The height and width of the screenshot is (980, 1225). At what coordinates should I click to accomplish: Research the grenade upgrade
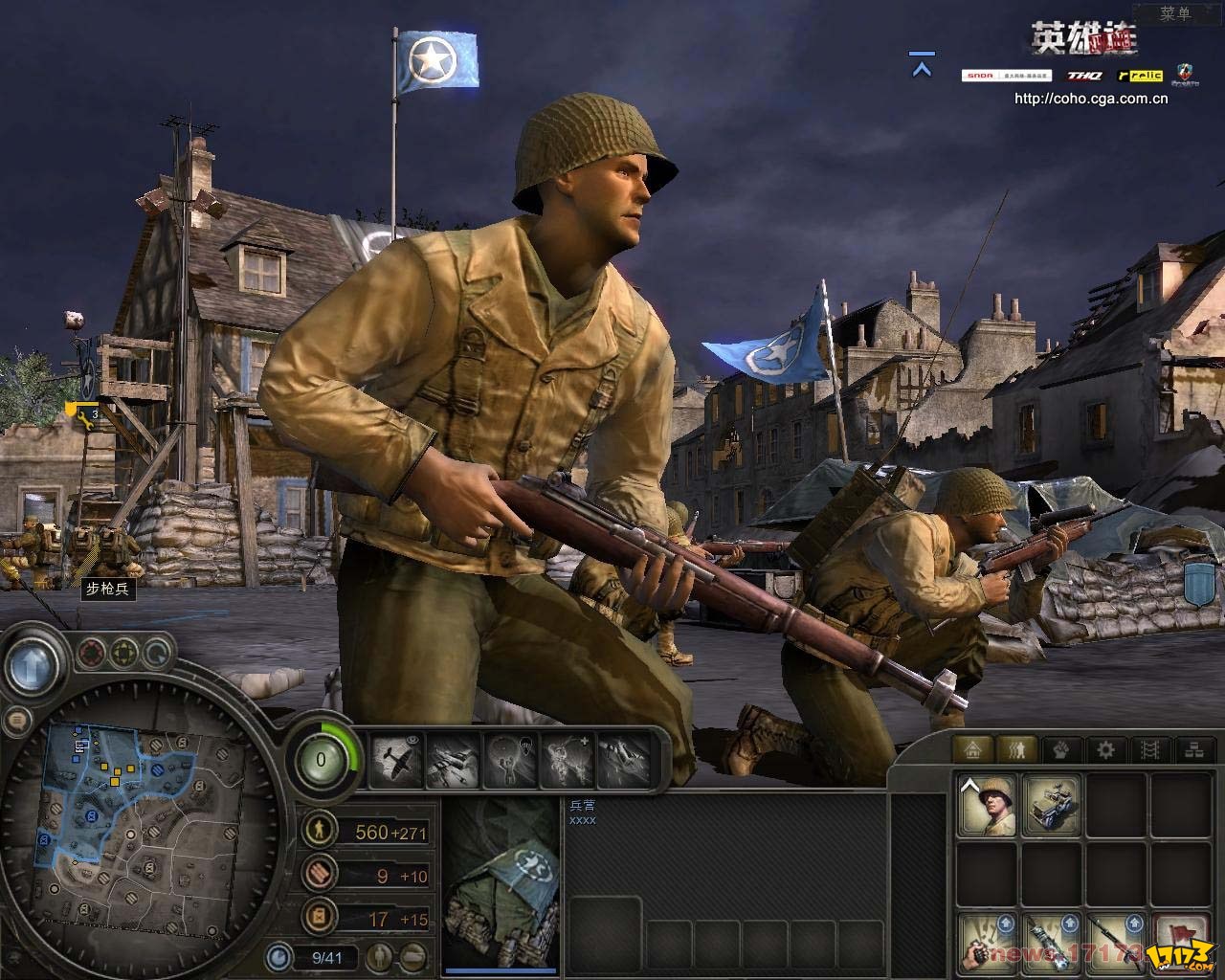point(987,940)
